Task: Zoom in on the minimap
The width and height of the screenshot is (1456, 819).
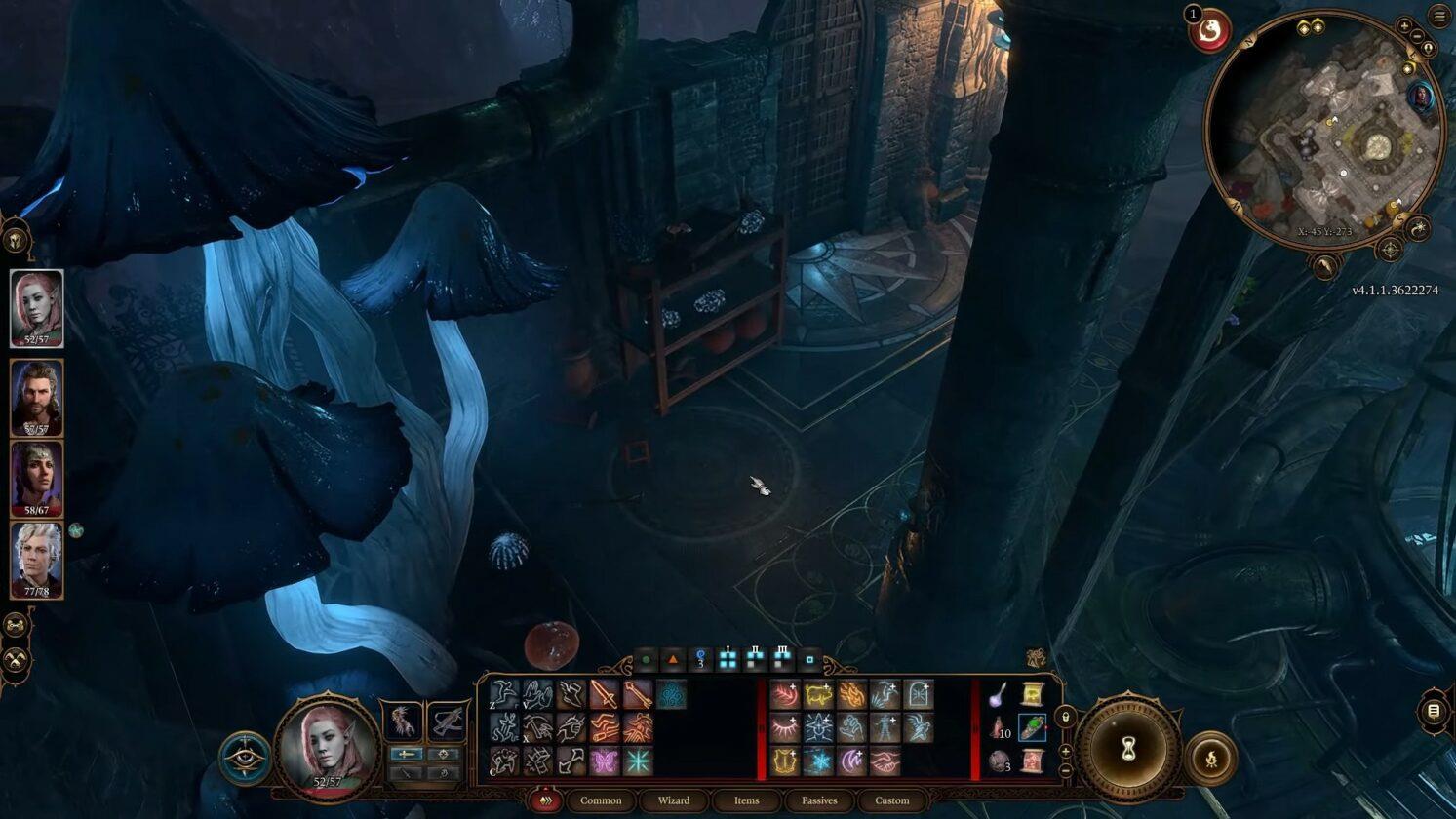Action: pyautogui.click(x=1404, y=26)
